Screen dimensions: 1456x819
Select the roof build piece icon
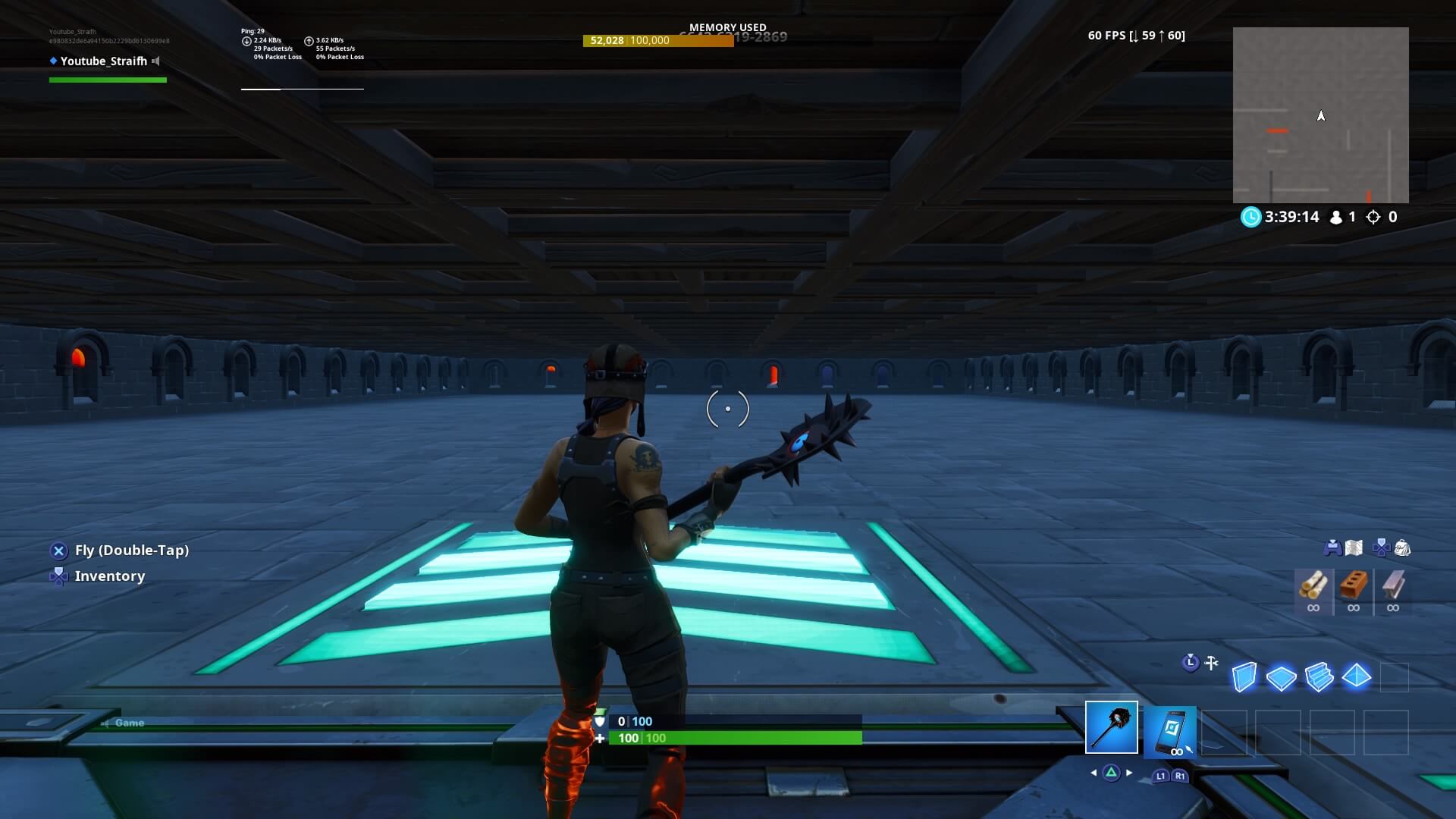(1357, 677)
